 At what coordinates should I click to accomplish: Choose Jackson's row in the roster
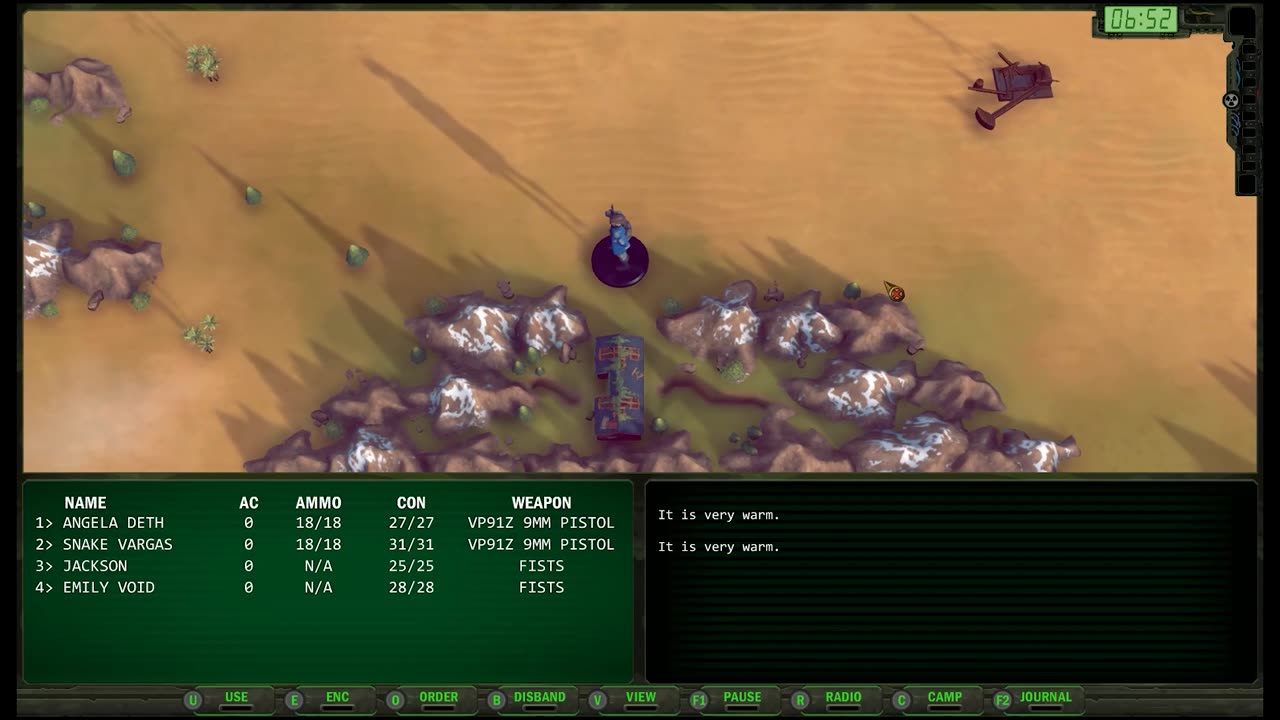95,566
